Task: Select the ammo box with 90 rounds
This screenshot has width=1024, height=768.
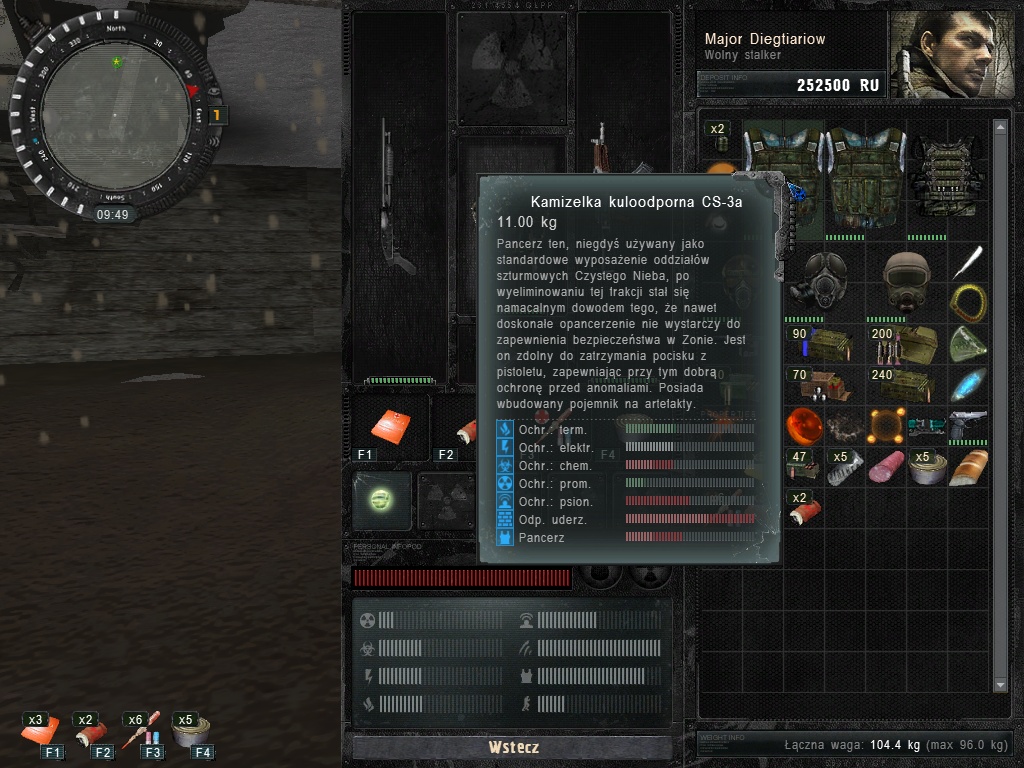Action: pyautogui.click(x=825, y=344)
